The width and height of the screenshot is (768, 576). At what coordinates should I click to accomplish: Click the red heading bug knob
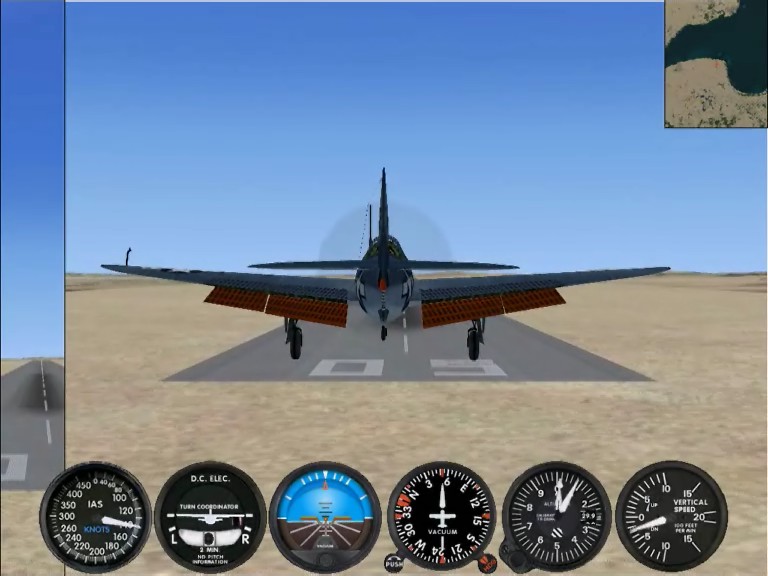487,563
